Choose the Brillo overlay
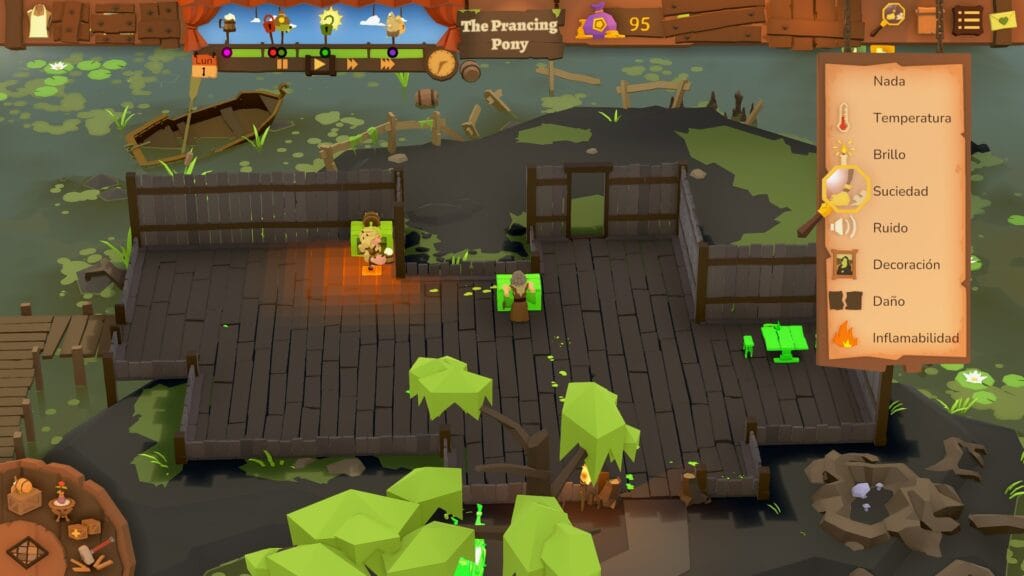 coord(888,154)
